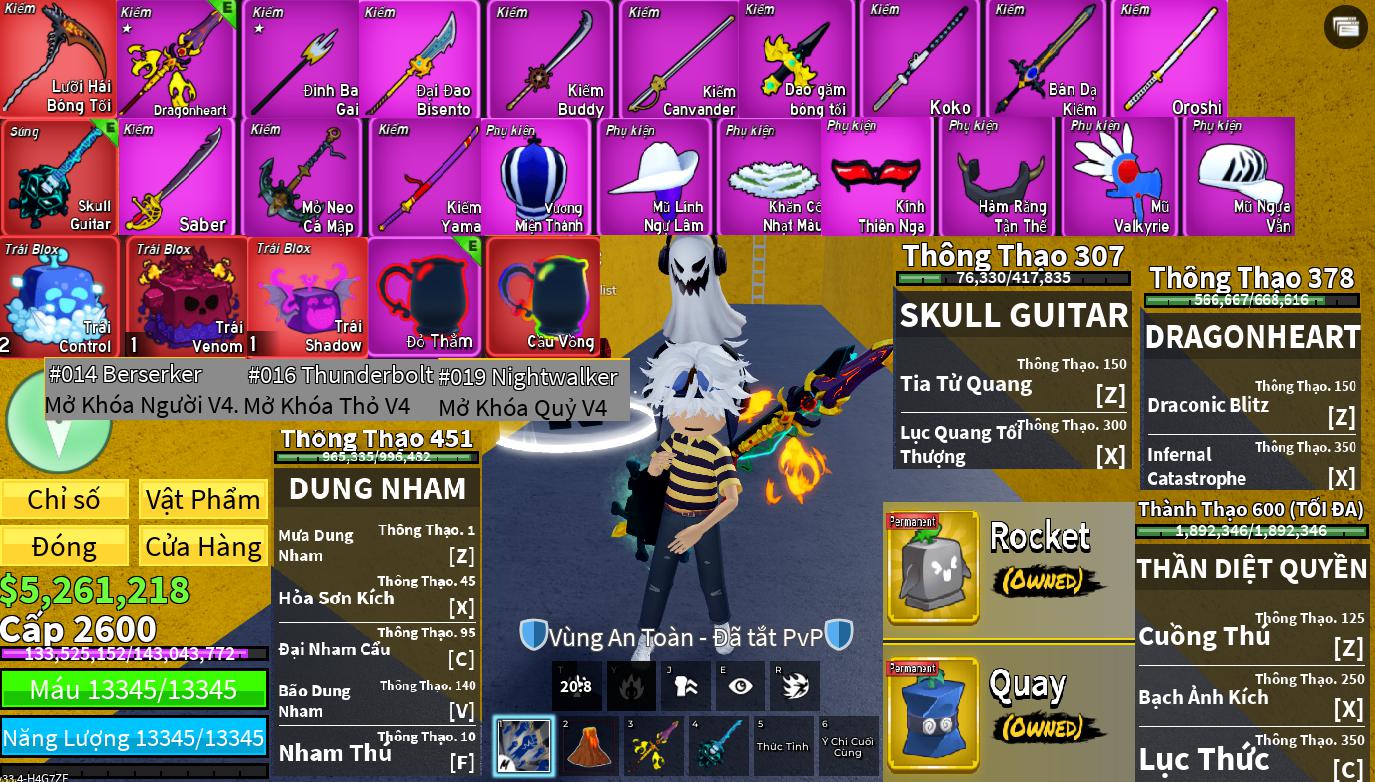Viewport: 1375px width, 782px height.
Task: Open the Vật Phẩm items menu
Action: pos(203,499)
